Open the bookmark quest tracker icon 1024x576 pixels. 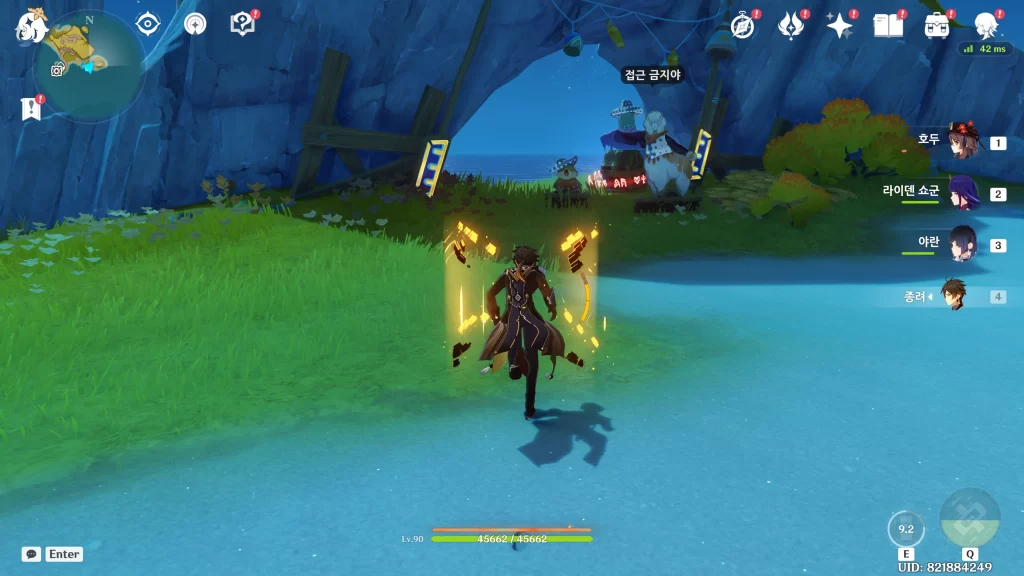click(30, 108)
